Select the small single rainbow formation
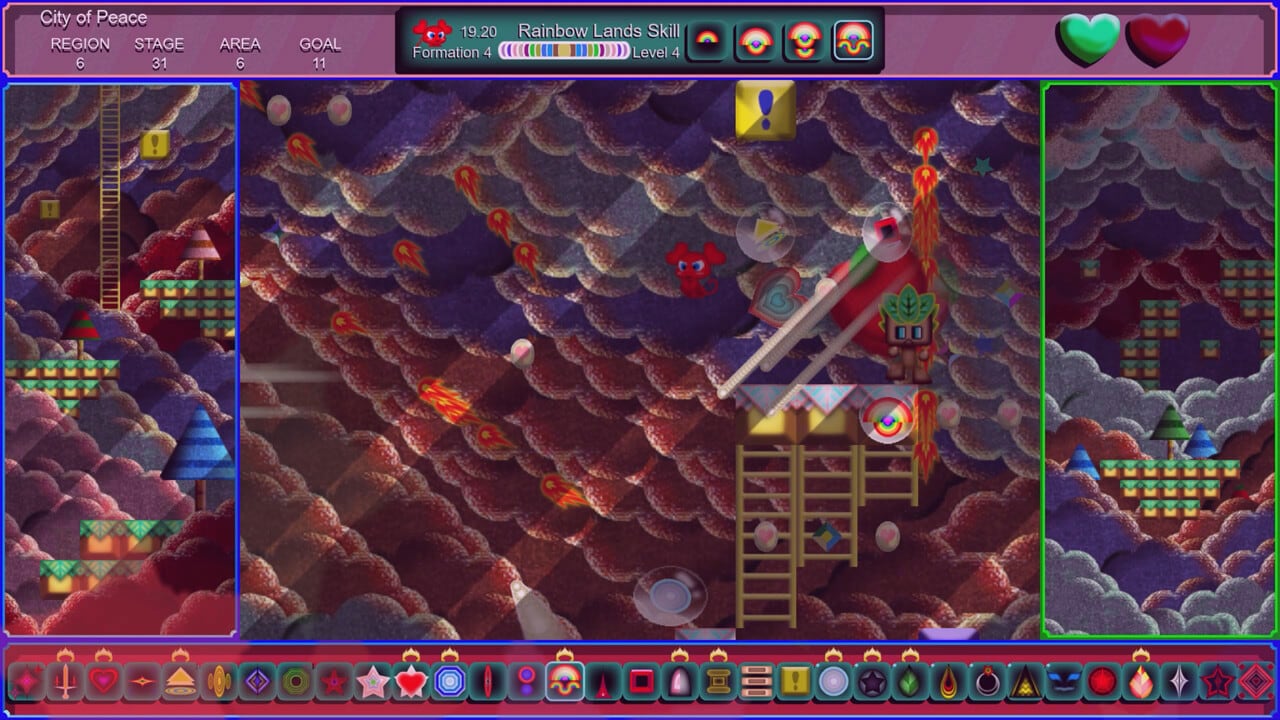Image resolution: width=1280 pixels, height=720 pixels. [x=708, y=41]
